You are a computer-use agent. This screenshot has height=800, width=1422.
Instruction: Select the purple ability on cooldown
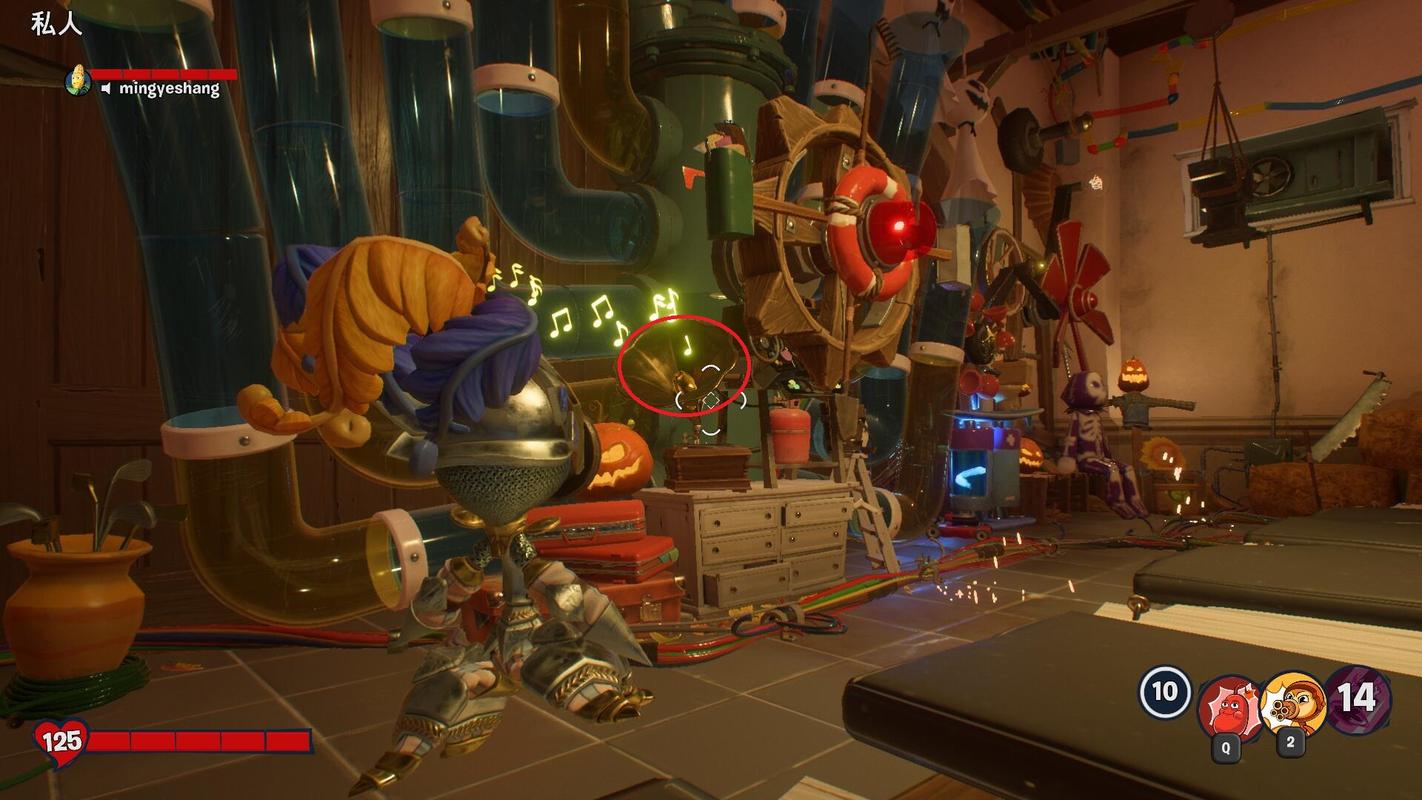[1357, 699]
